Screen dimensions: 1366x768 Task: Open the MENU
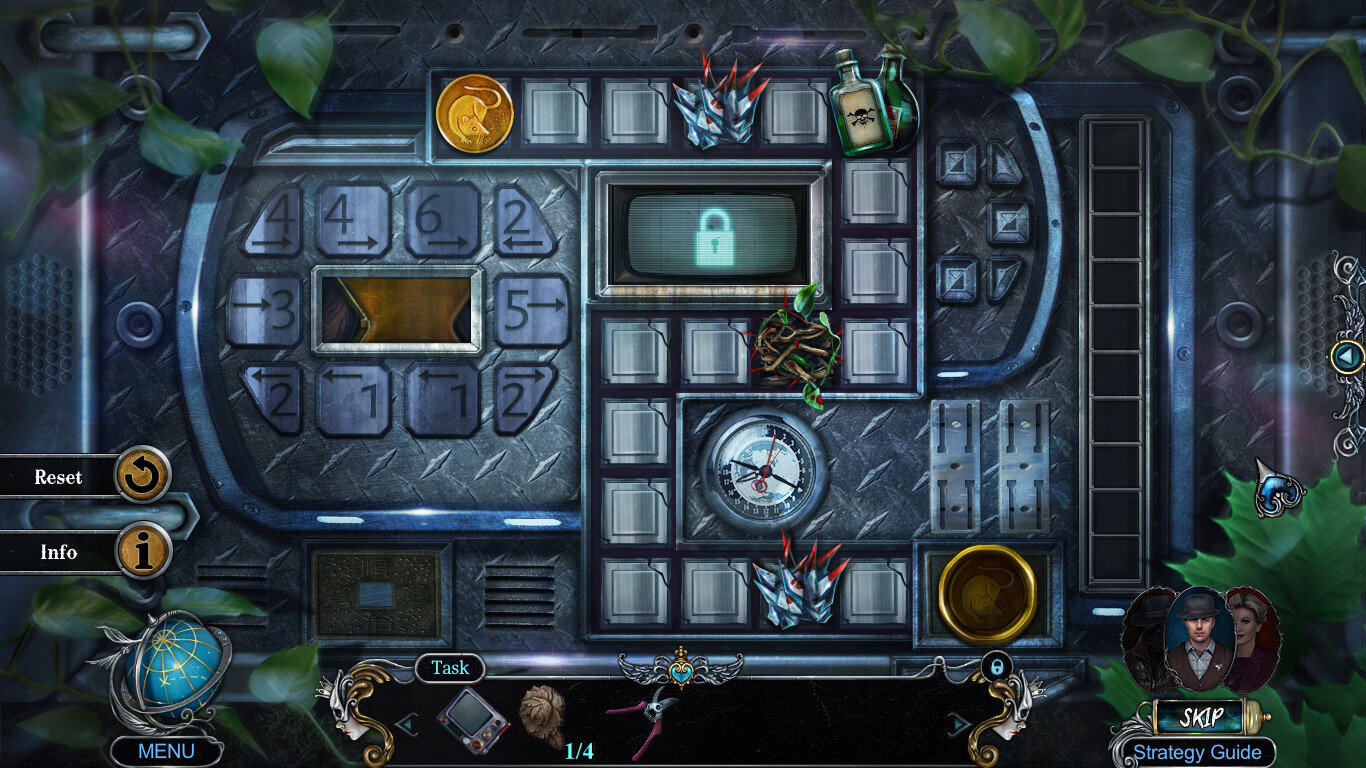click(166, 748)
